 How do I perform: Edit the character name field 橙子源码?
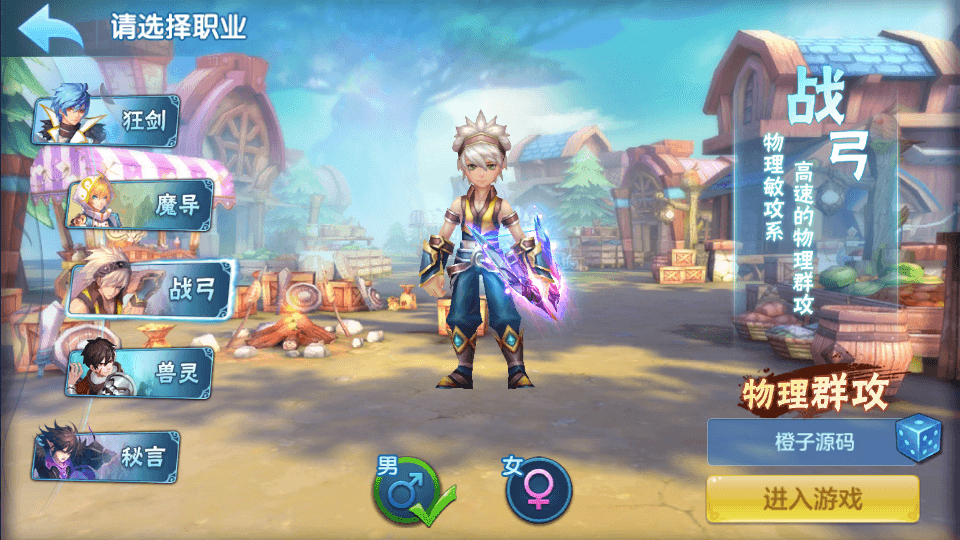point(800,442)
